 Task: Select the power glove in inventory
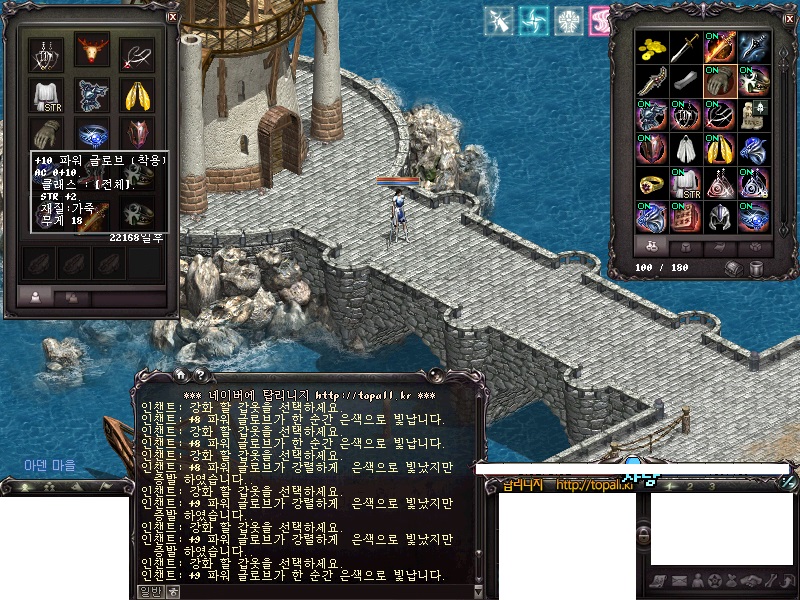(x=718, y=81)
